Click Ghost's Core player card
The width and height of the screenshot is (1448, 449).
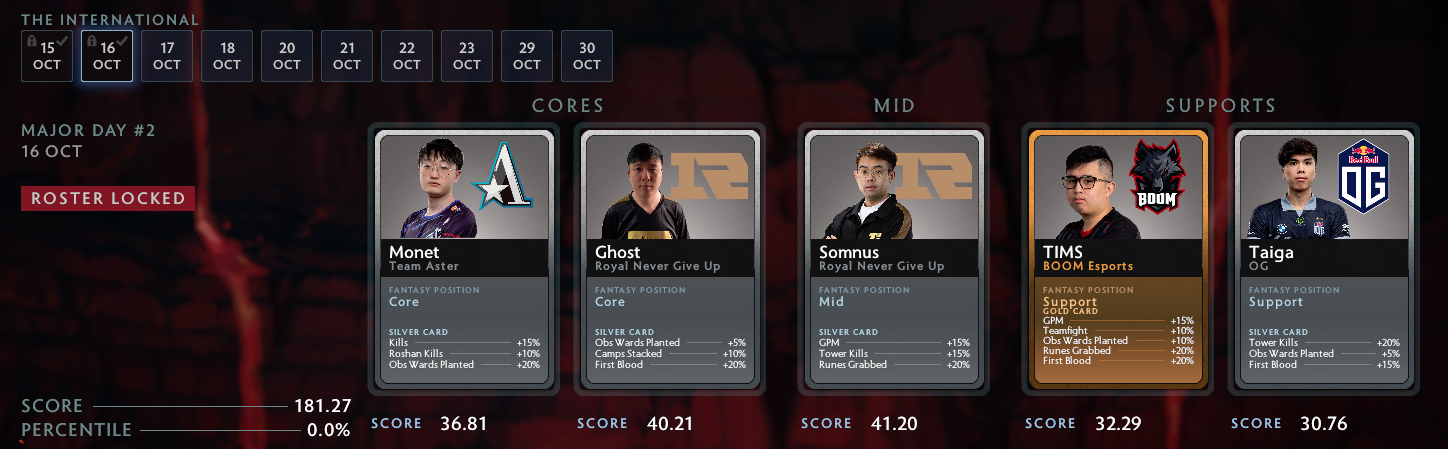(670, 258)
